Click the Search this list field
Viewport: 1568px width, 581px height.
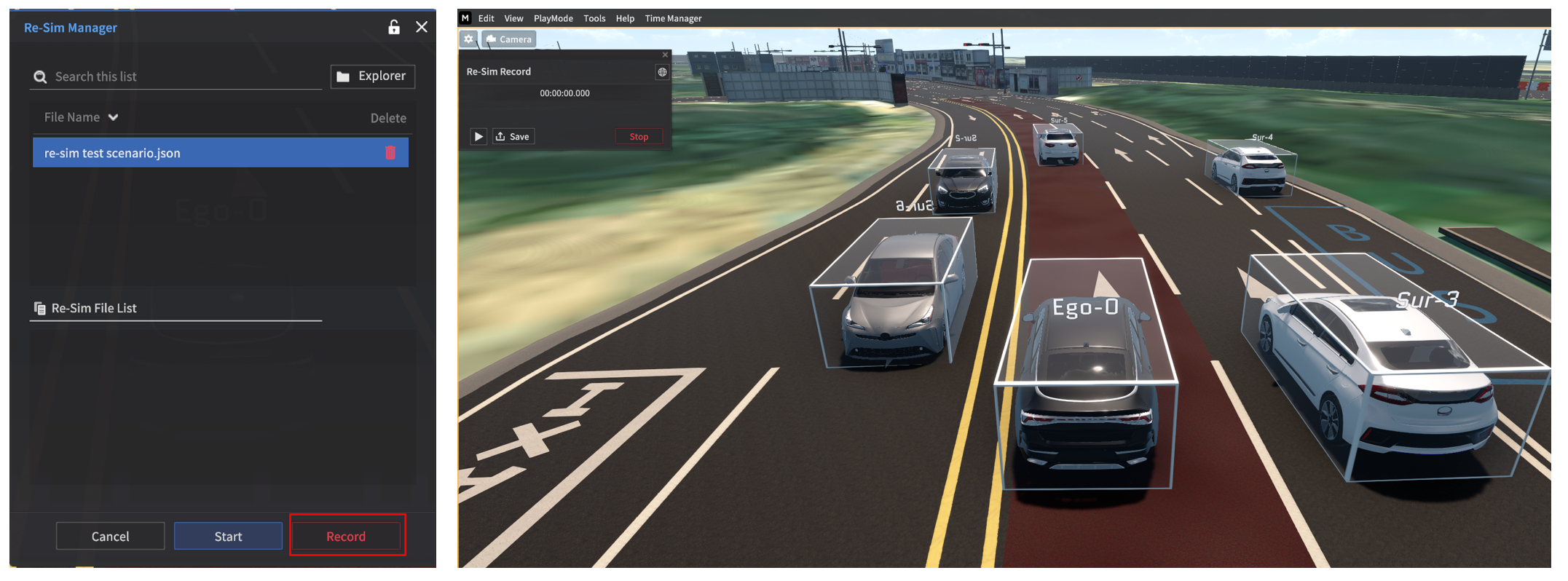(x=182, y=76)
